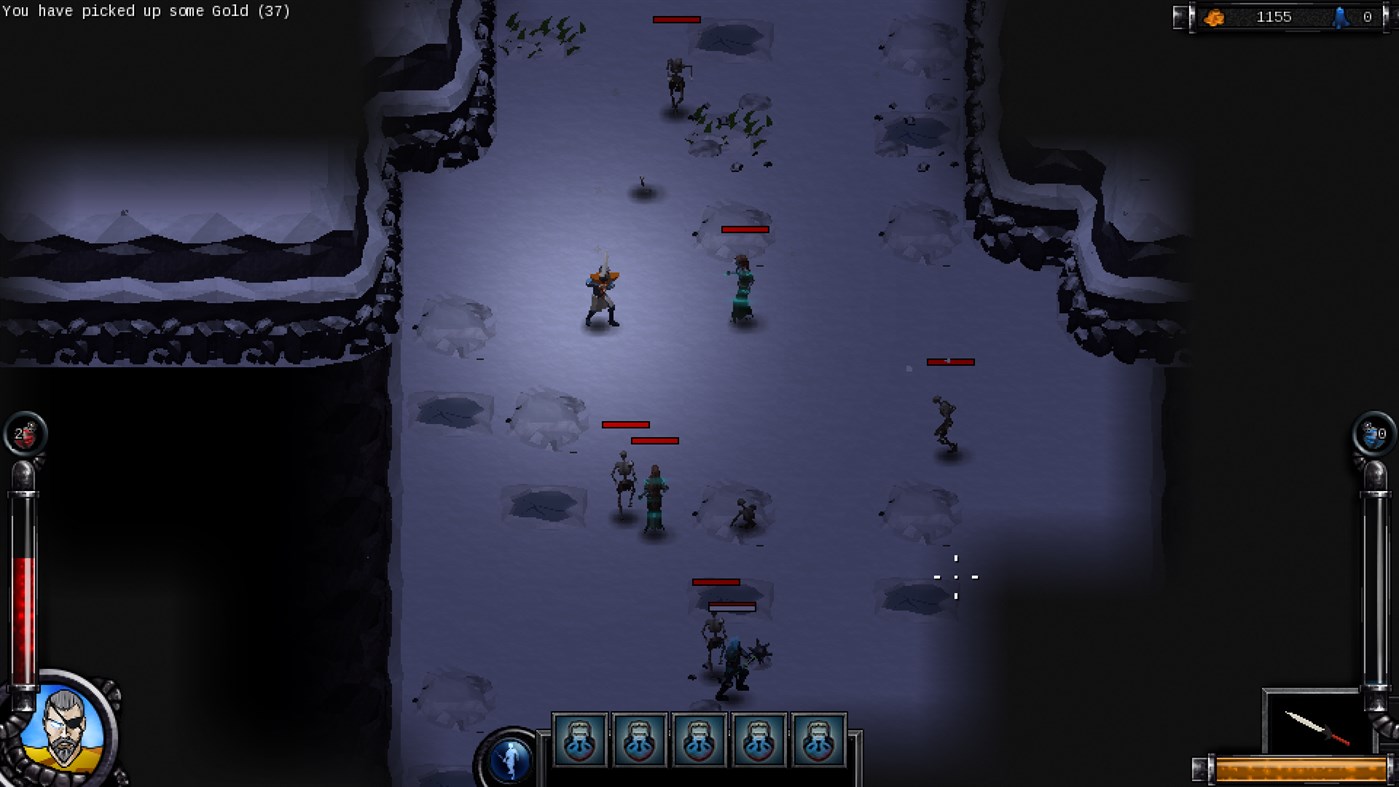Open the middle skill slot of action bar
The width and height of the screenshot is (1399, 787).
click(x=699, y=739)
